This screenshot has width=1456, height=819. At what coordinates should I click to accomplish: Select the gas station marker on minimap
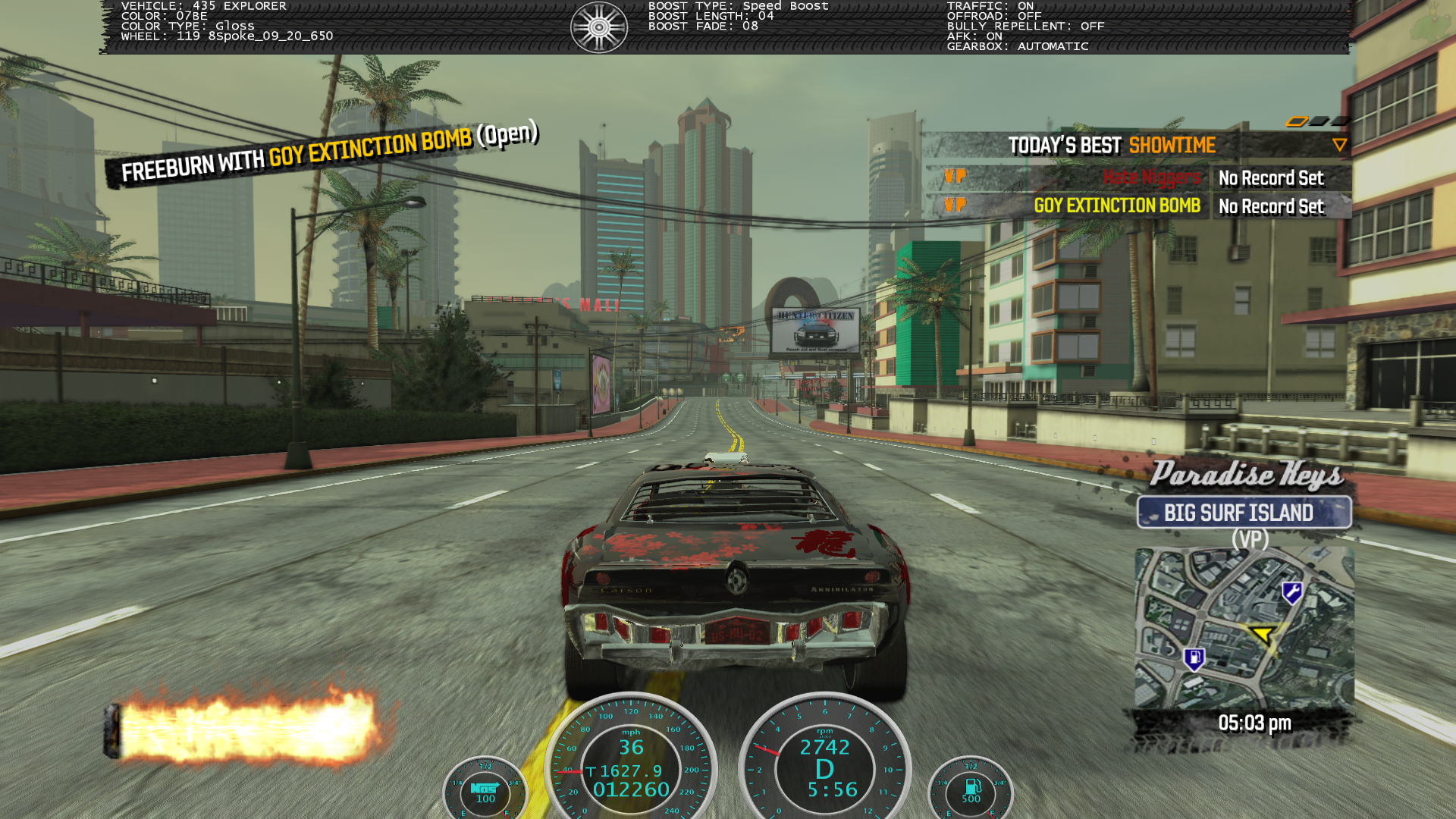click(1194, 658)
